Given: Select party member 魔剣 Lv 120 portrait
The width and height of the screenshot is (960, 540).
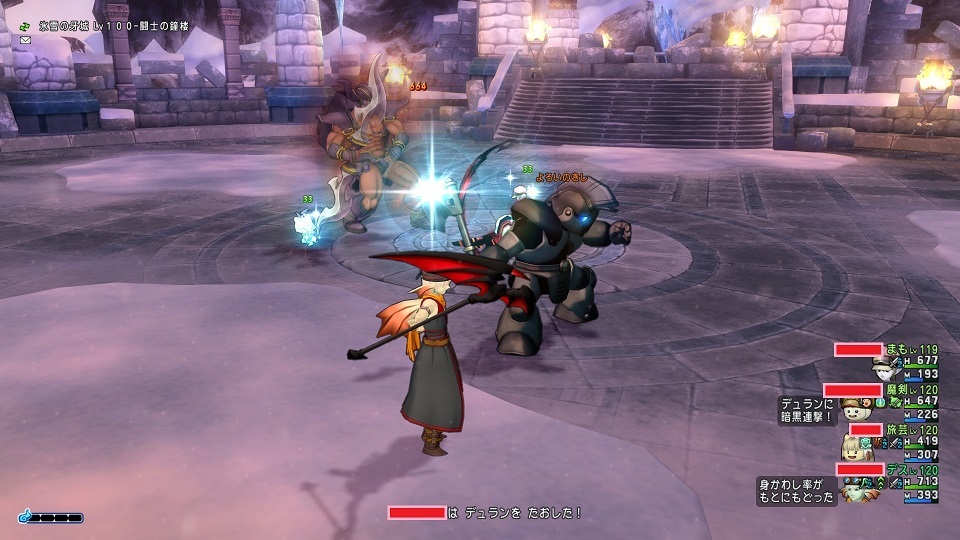Looking at the screenshot, I should 853,408.
